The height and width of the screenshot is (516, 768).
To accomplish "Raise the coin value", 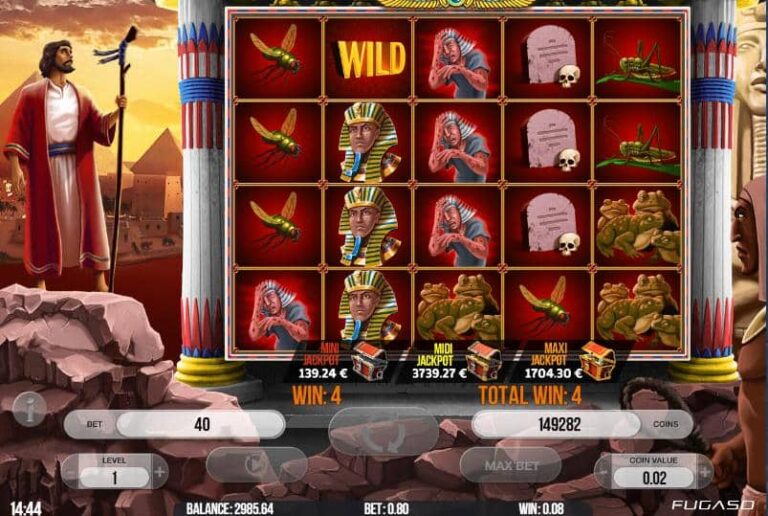I will [x=704, y=471].
